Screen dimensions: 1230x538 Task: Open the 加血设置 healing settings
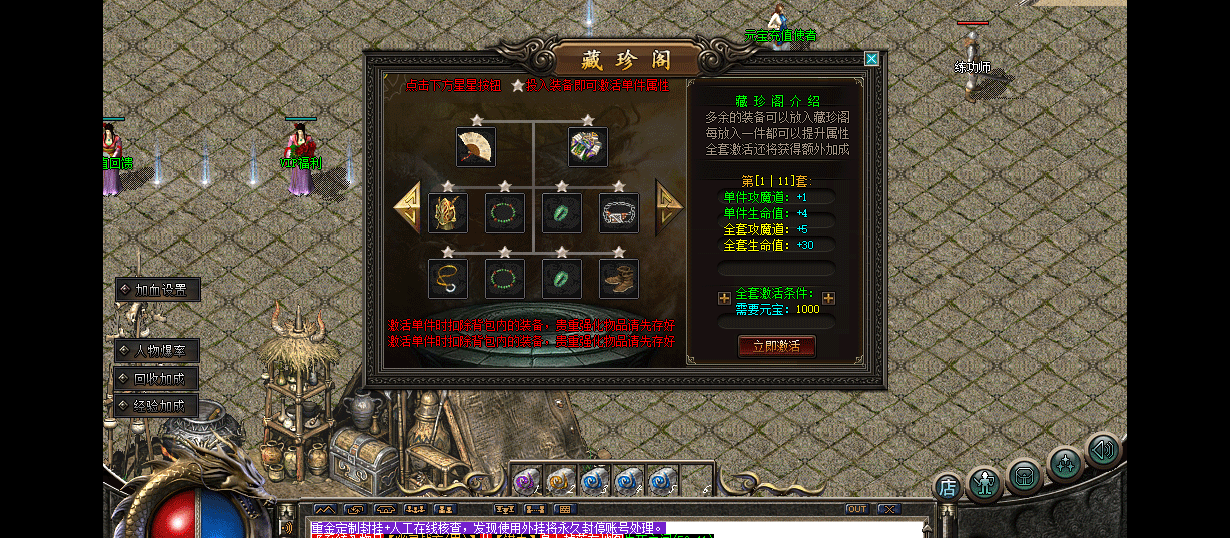point(157,290)
